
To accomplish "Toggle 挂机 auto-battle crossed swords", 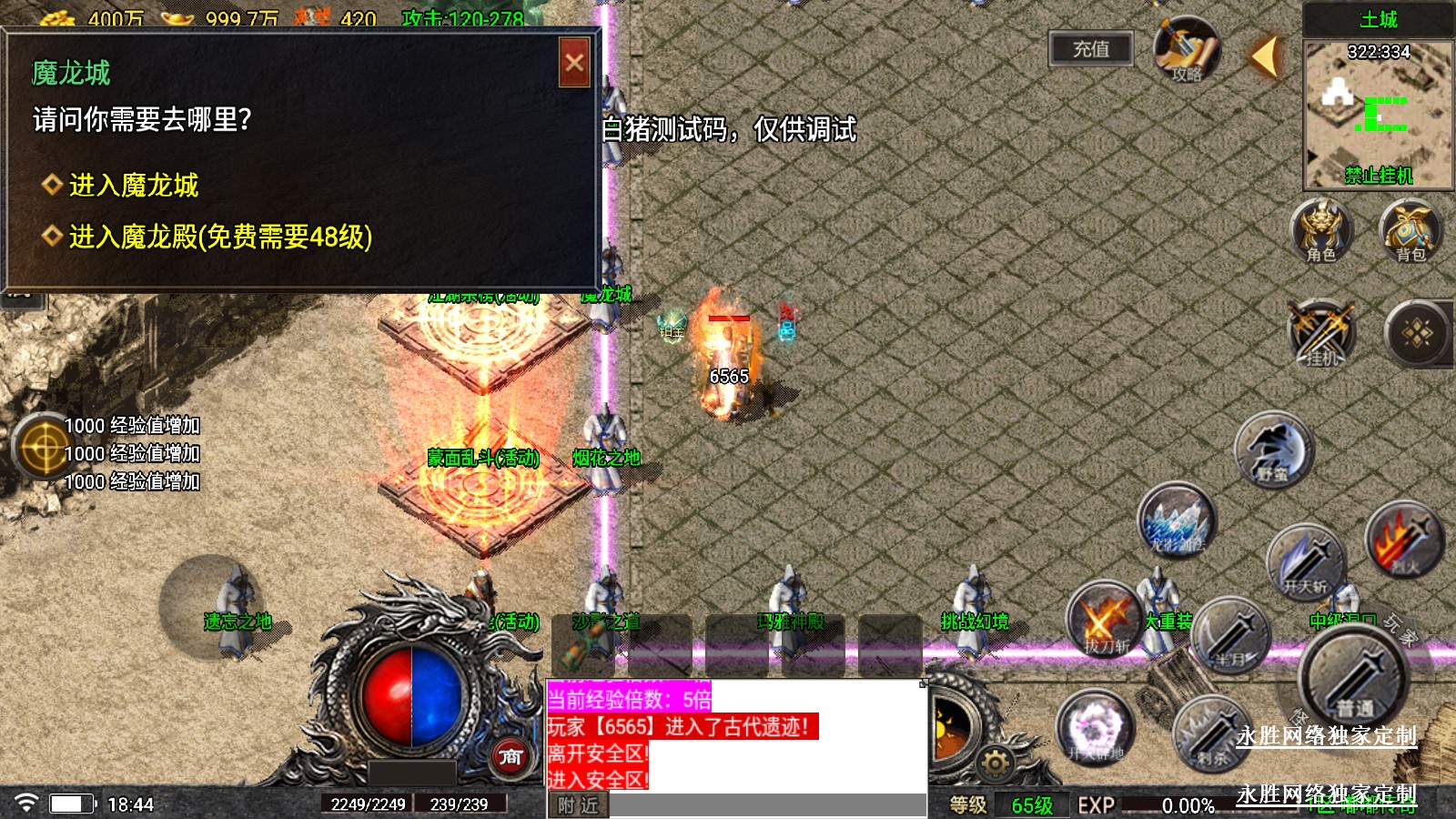I will [x=1321, y=333].
